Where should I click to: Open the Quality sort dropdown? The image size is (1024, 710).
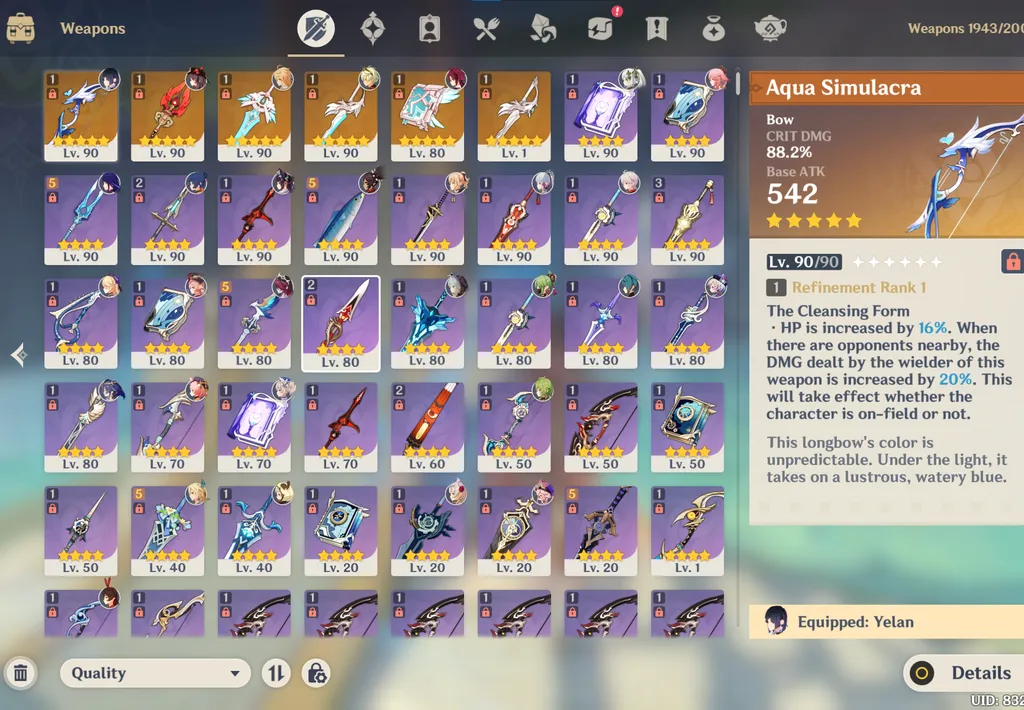(x=155, y=673)
